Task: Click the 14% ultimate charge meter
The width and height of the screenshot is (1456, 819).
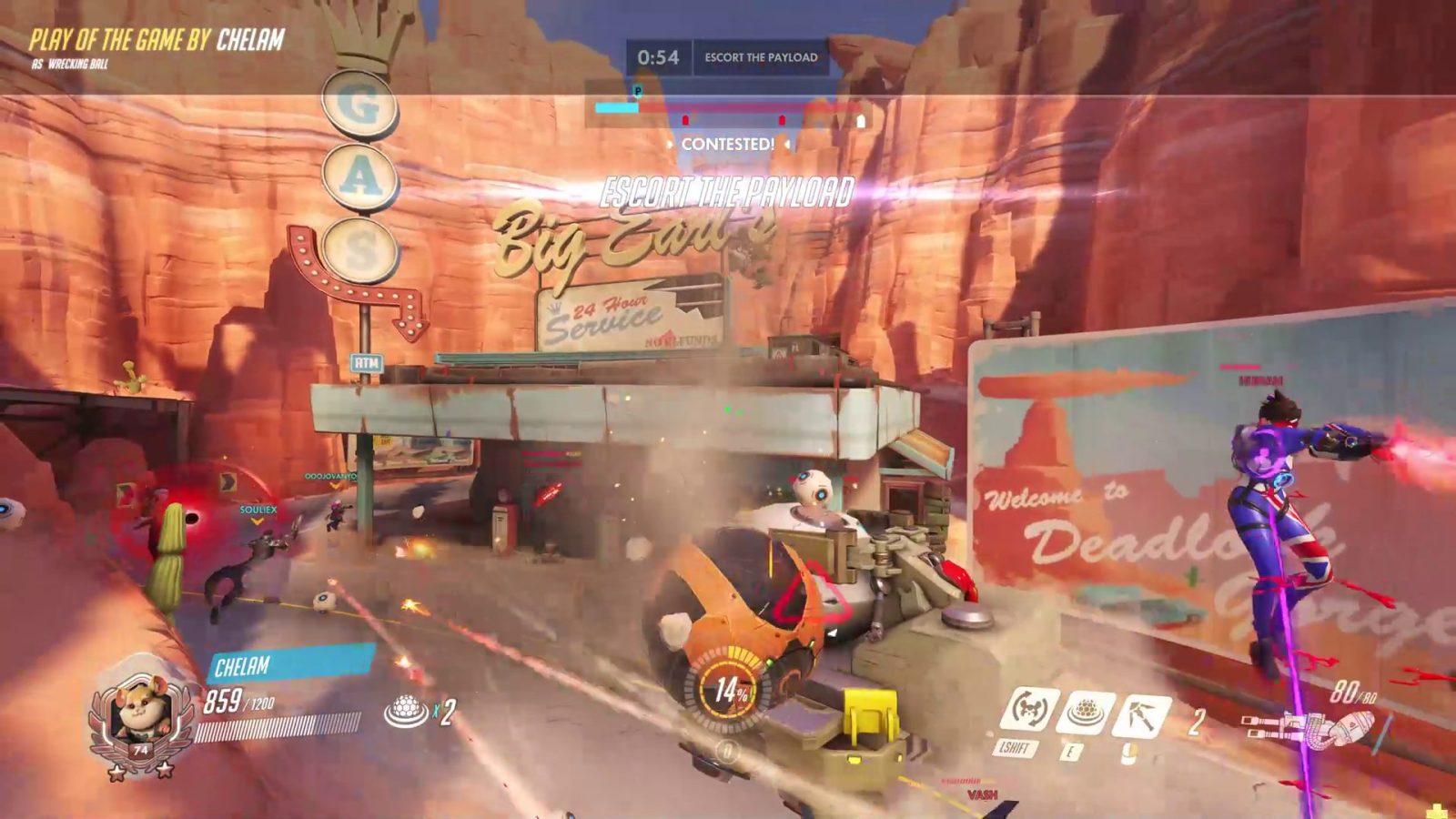Action: pos(729,690)
